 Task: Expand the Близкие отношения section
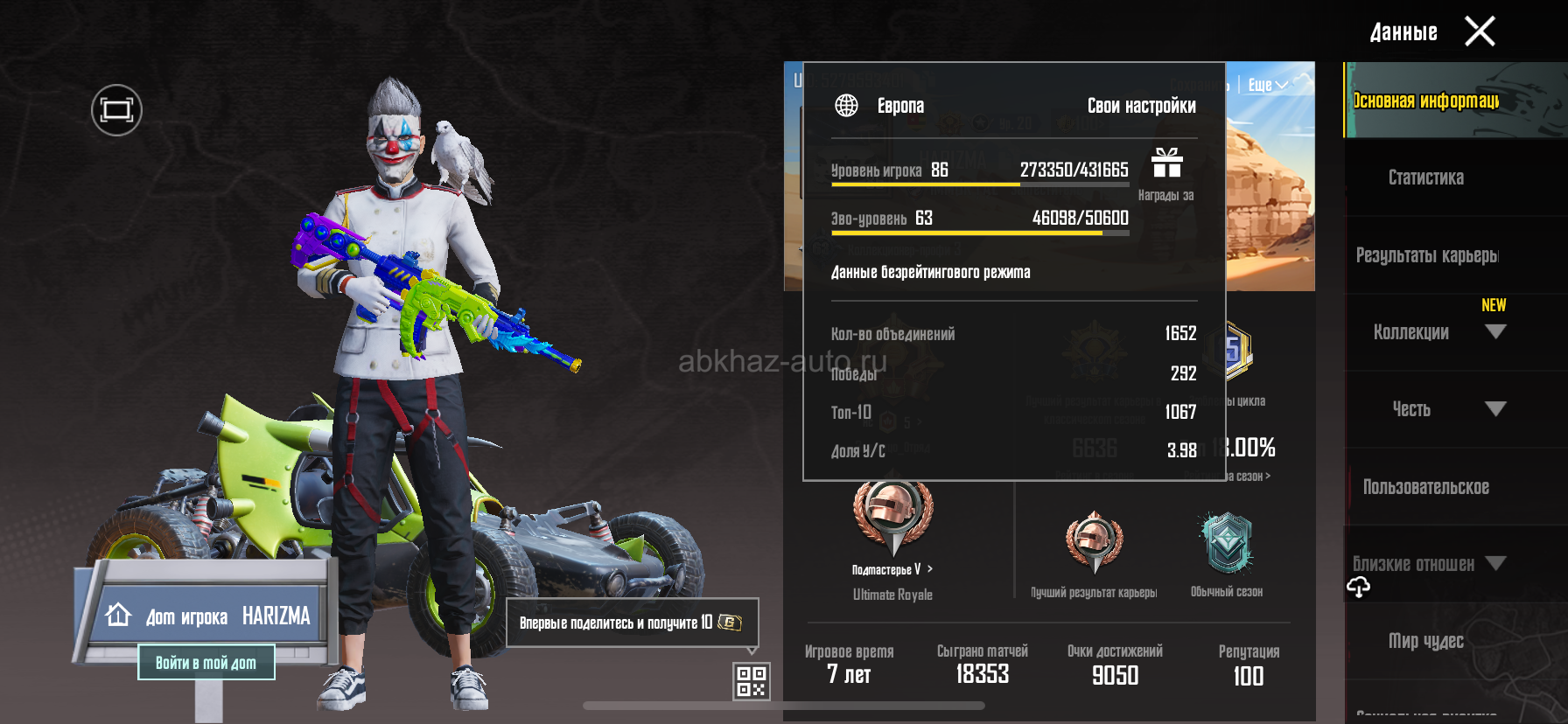(x=1494, y=564)
